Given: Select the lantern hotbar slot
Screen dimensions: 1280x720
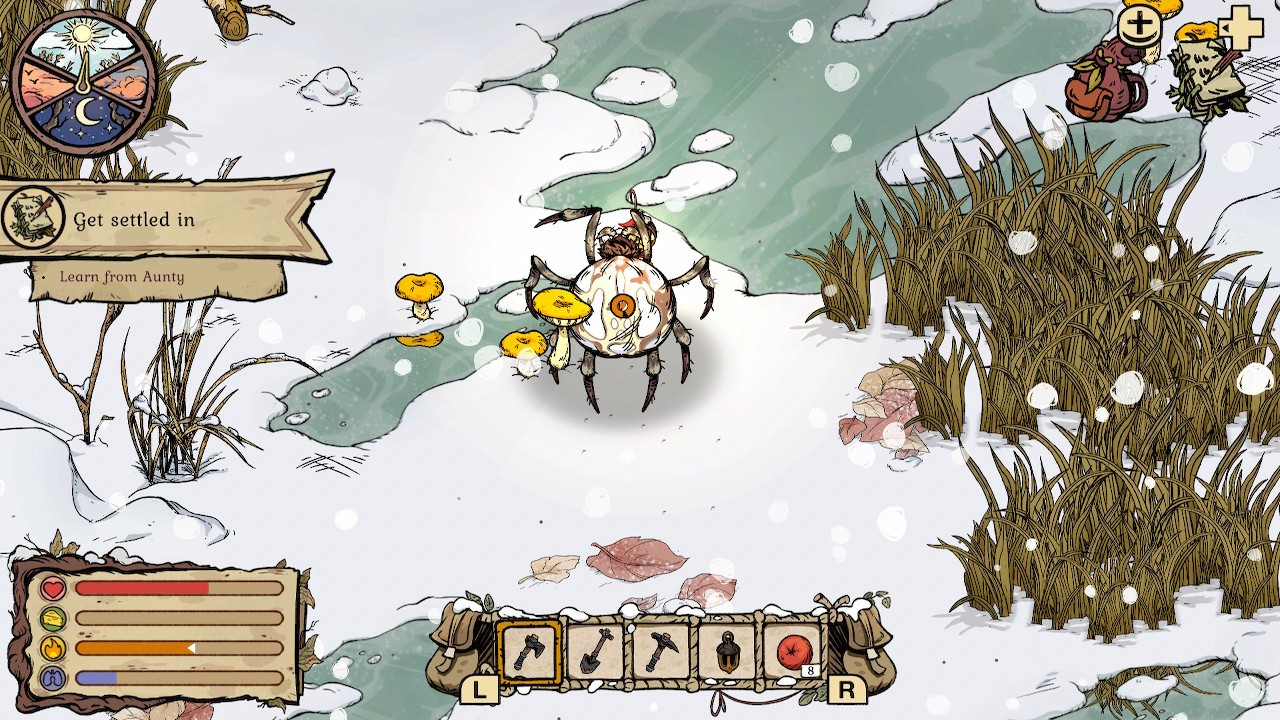Looking at the screenshot, I should [x=727, y=652].
